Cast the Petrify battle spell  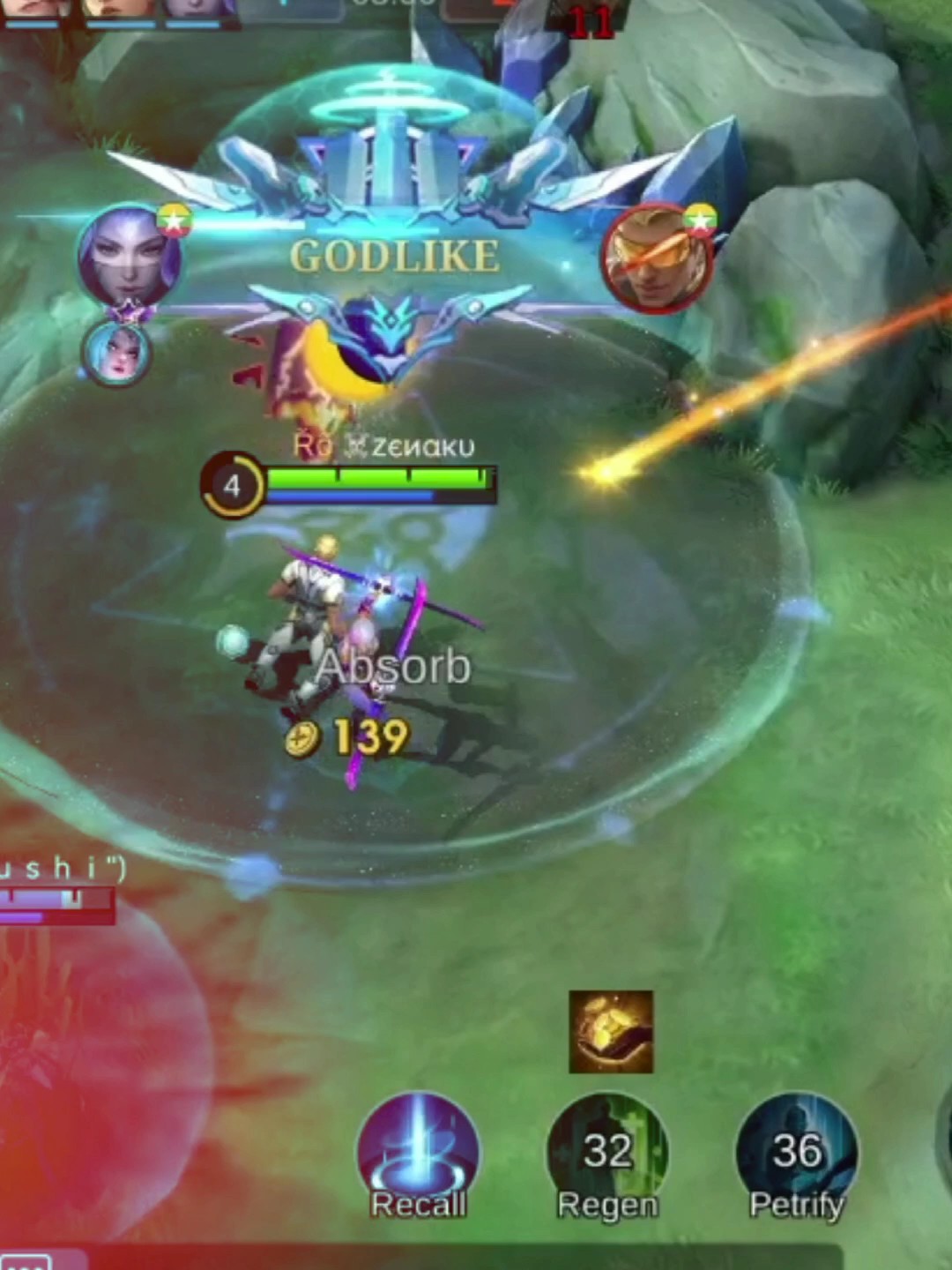797,1154
